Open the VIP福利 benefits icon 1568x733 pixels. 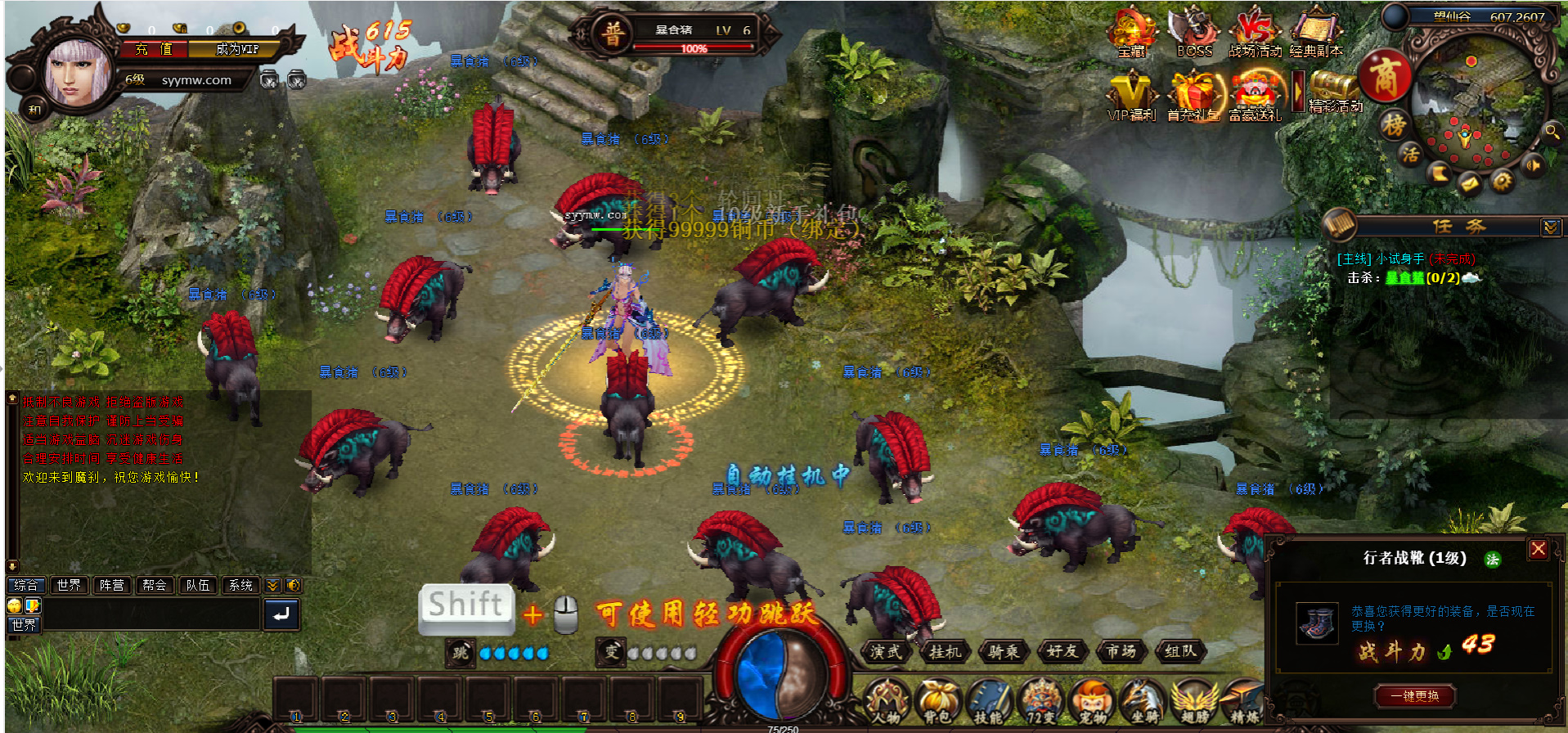click(x=1131, y=97)
